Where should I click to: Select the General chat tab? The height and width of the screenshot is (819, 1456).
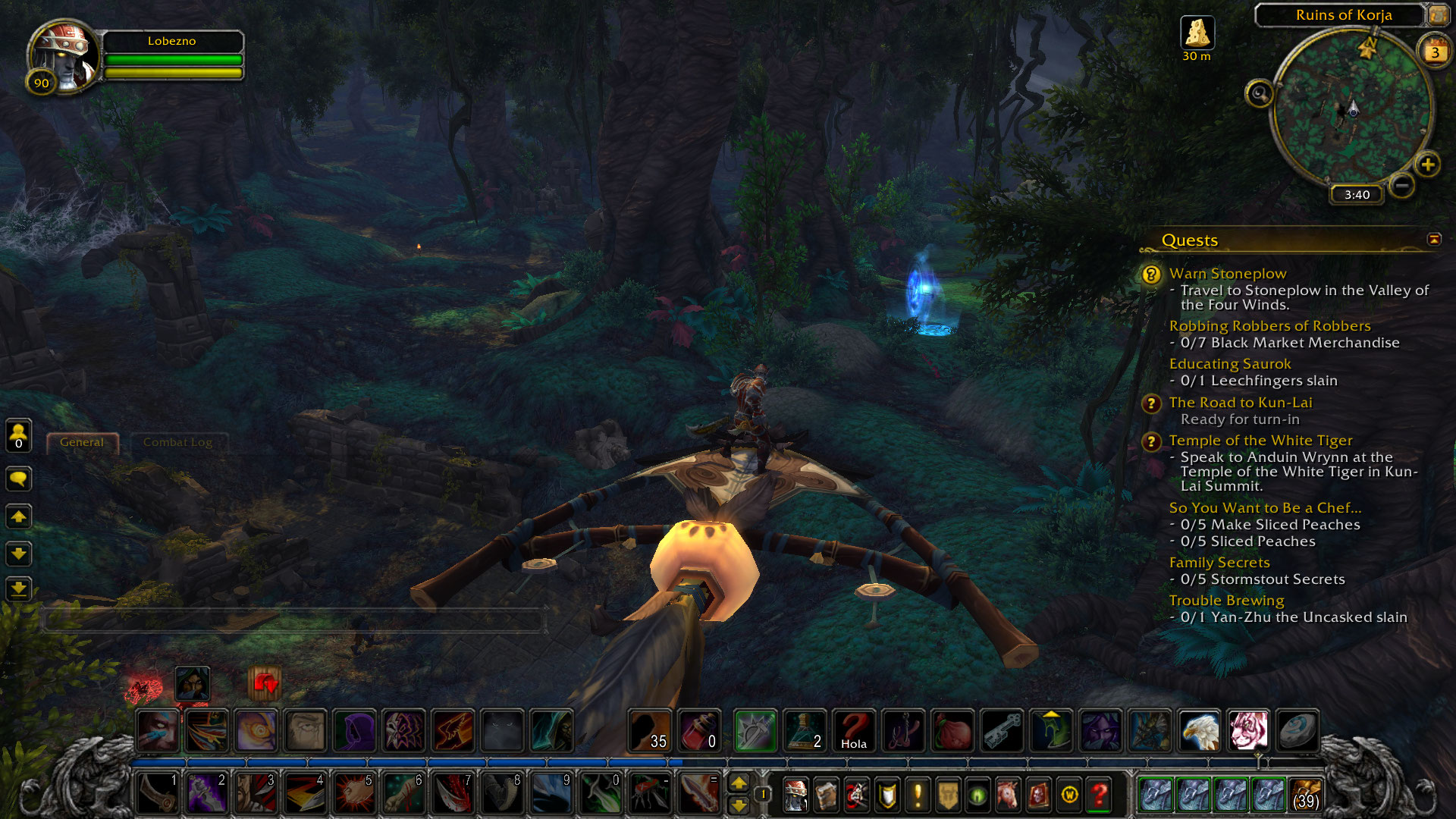pos(82,442)
